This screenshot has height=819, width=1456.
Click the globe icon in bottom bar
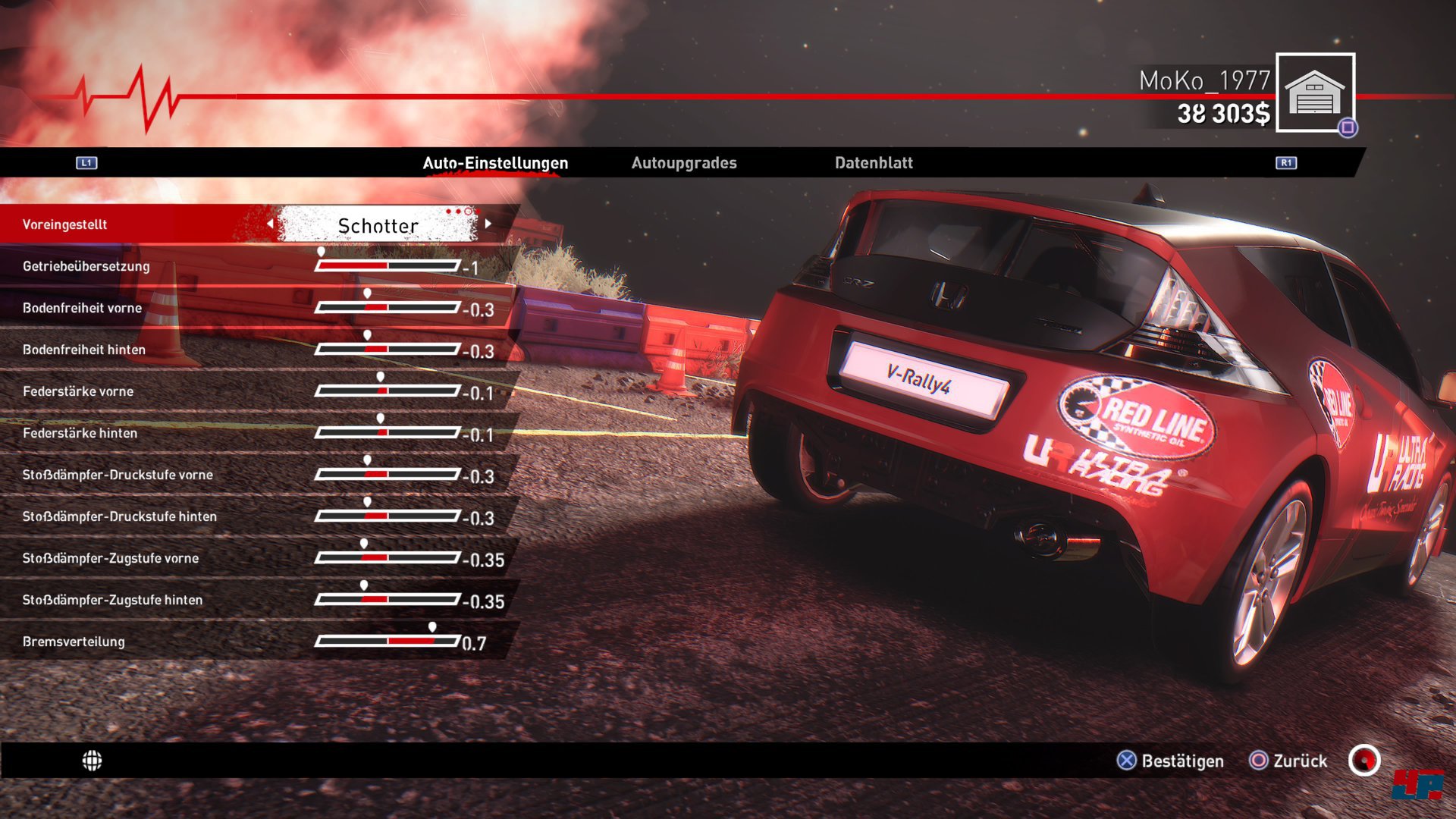[92, 761]
